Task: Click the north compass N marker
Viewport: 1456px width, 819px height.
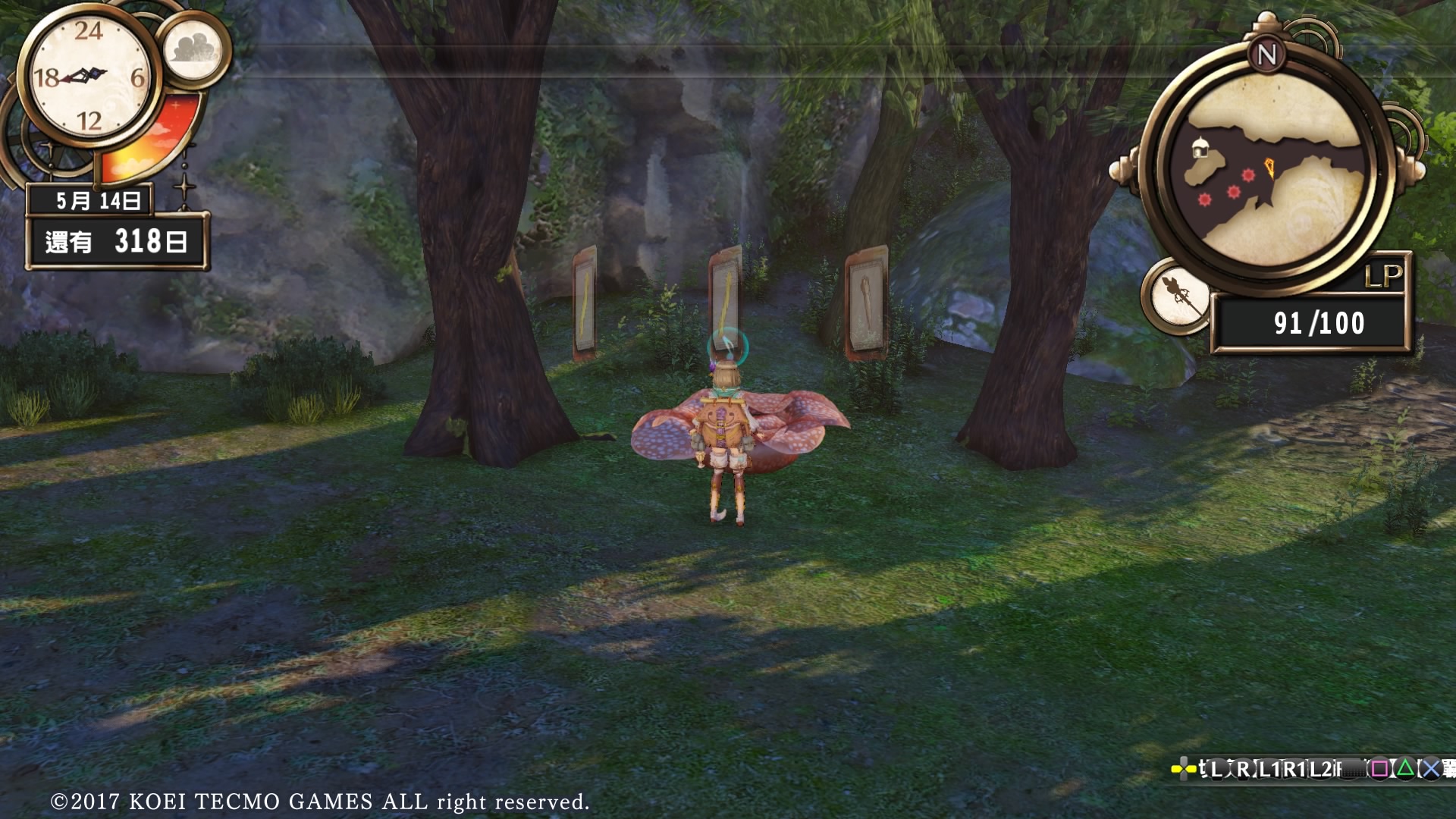Action: (x=1266, y=55)
